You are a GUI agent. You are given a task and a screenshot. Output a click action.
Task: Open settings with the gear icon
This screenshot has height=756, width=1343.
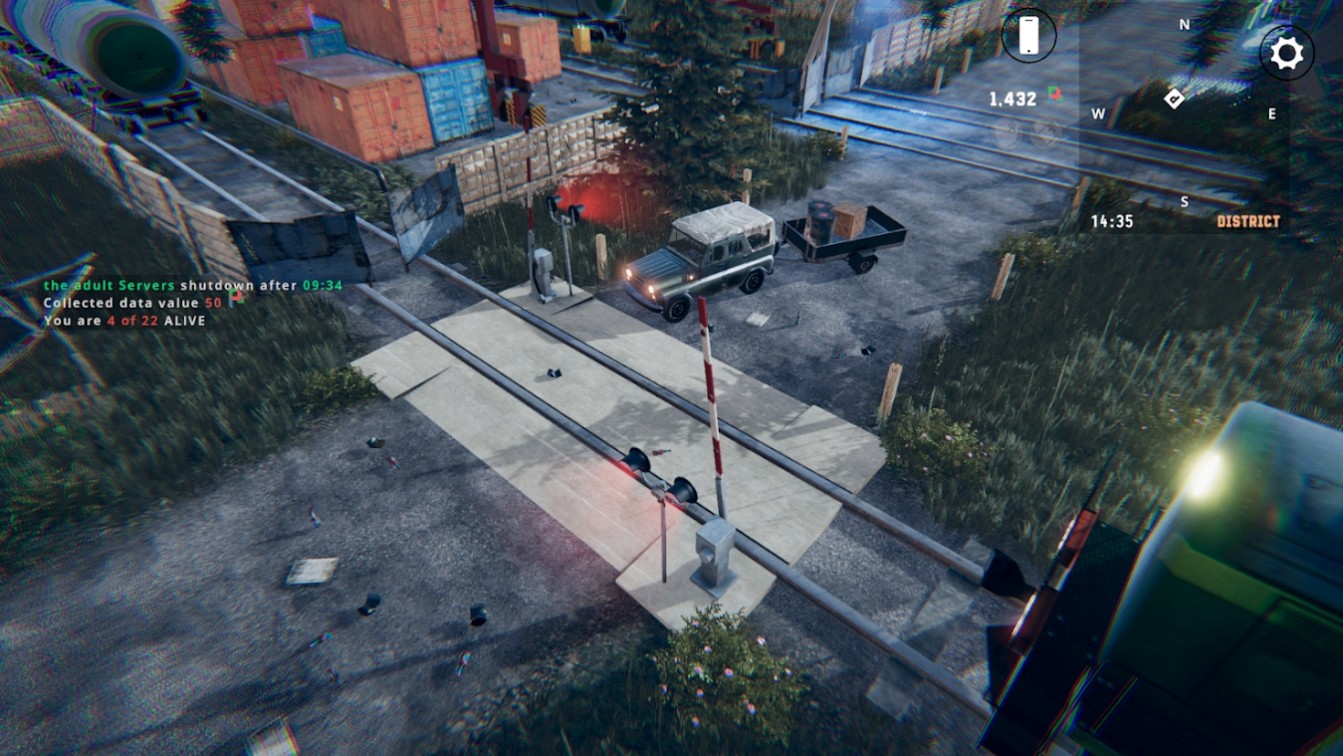tap(1286, 53)
